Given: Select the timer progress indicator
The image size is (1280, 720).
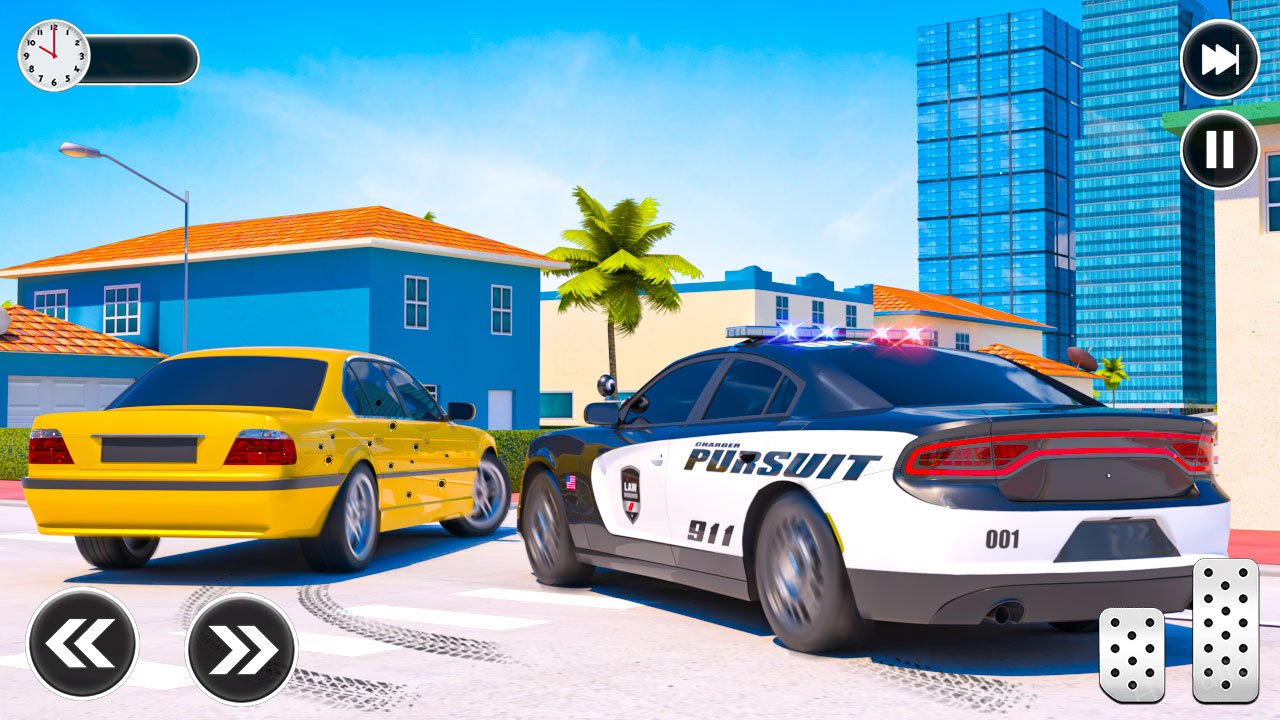Looking at the screenshot, I should click(x=140, y=60).
